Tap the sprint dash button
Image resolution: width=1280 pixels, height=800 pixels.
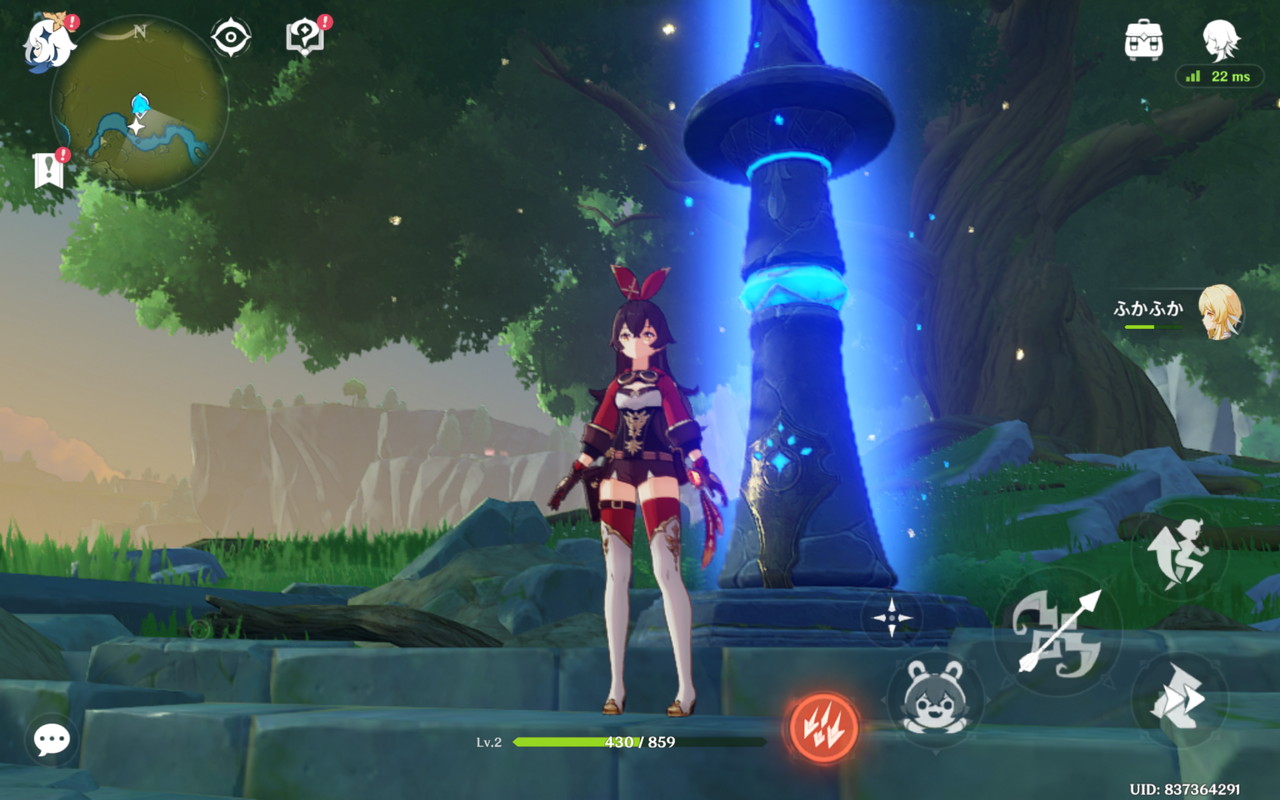[x=1179, y=700]
